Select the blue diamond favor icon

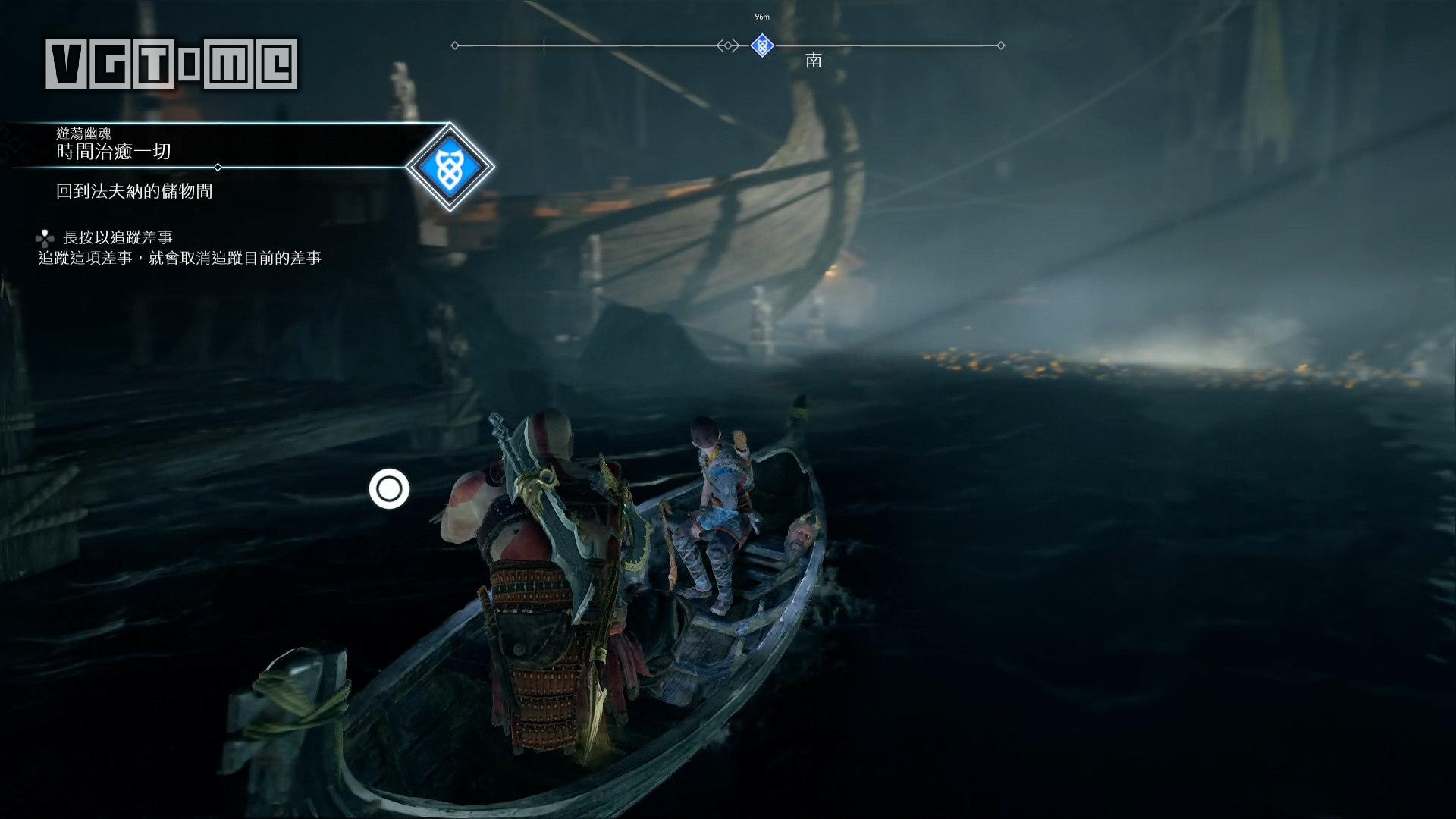449,167
